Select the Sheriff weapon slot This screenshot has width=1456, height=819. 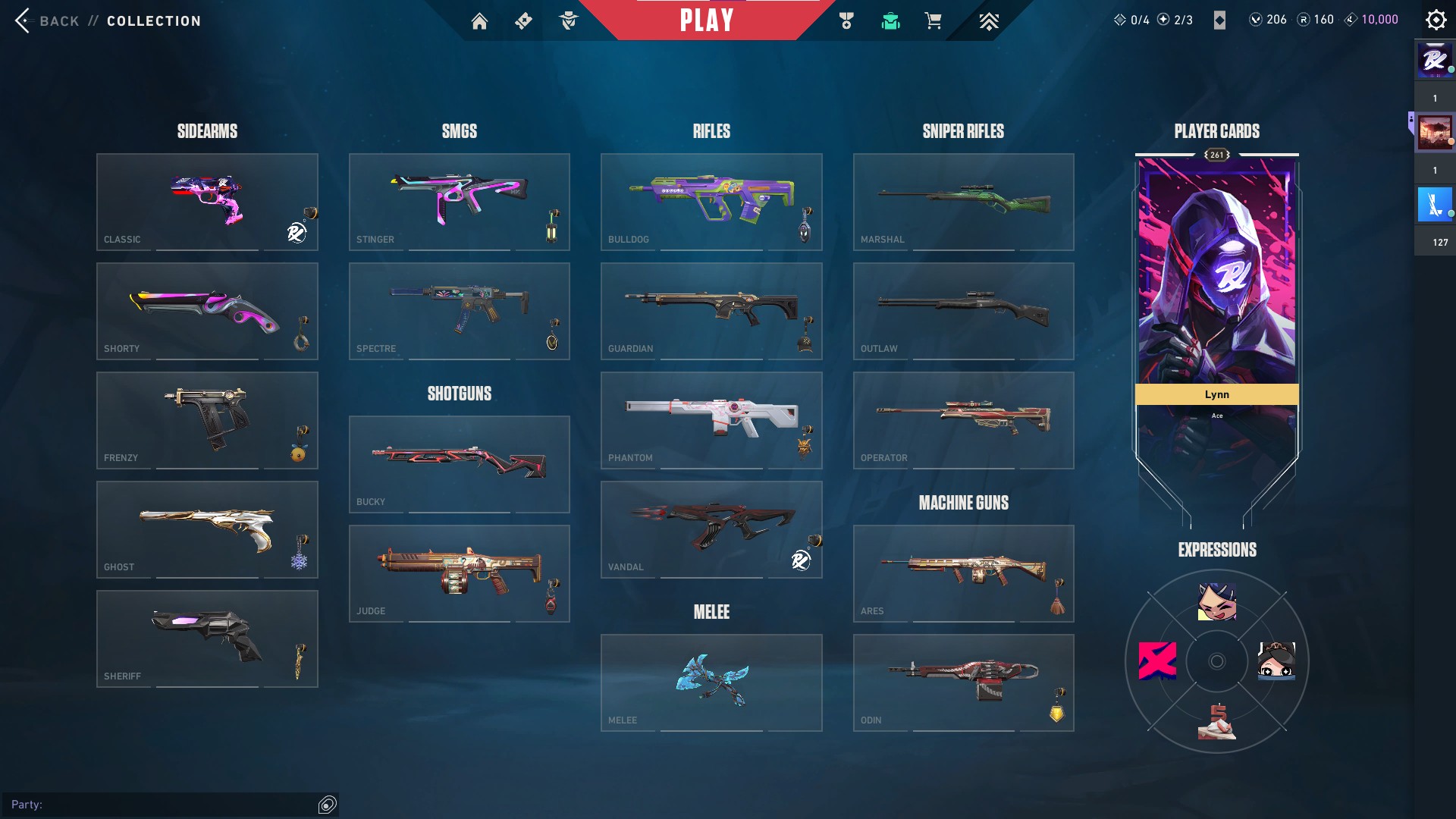[x=207, y=639]
